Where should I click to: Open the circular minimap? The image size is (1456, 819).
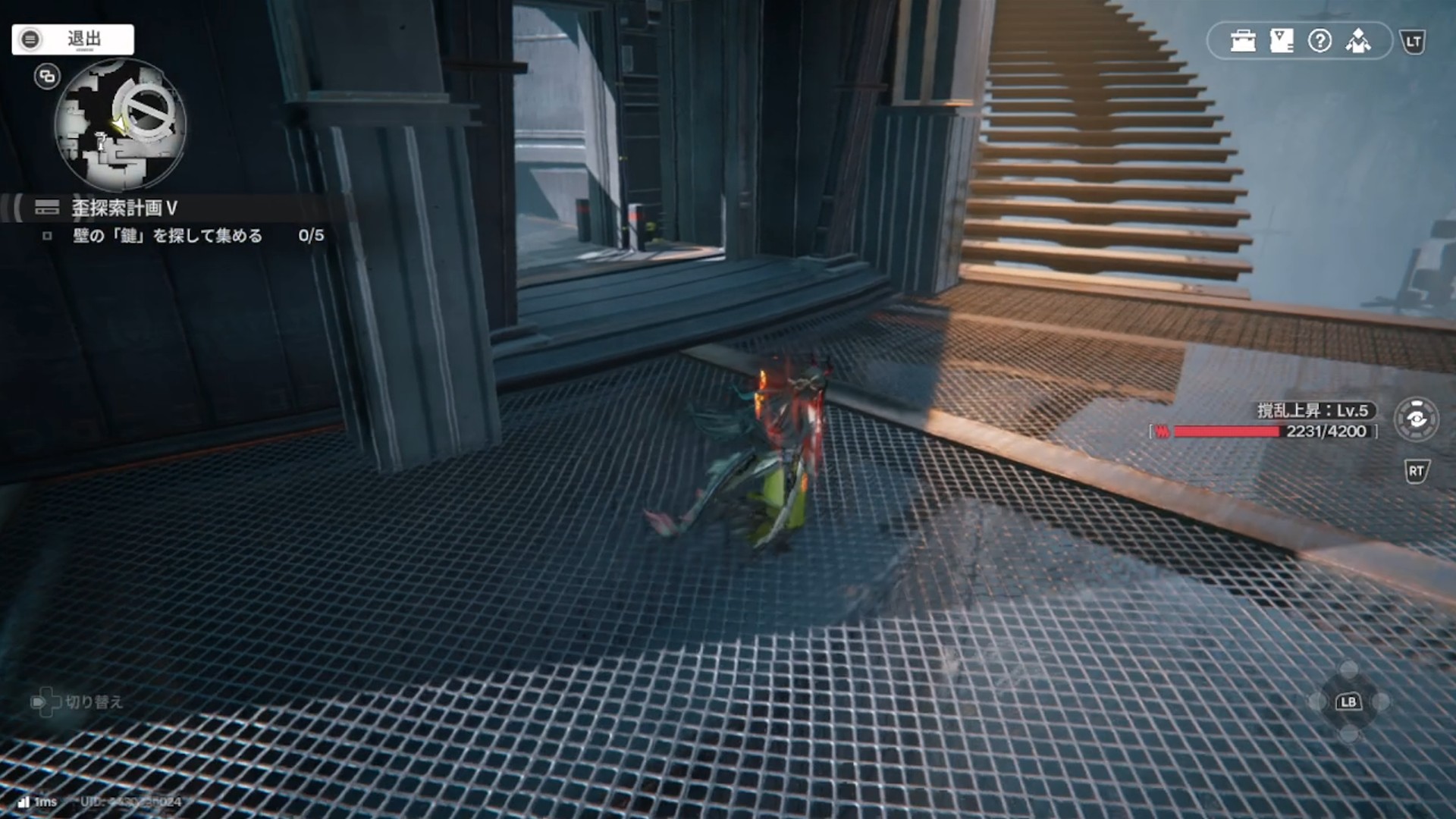(x=121, y=125)
